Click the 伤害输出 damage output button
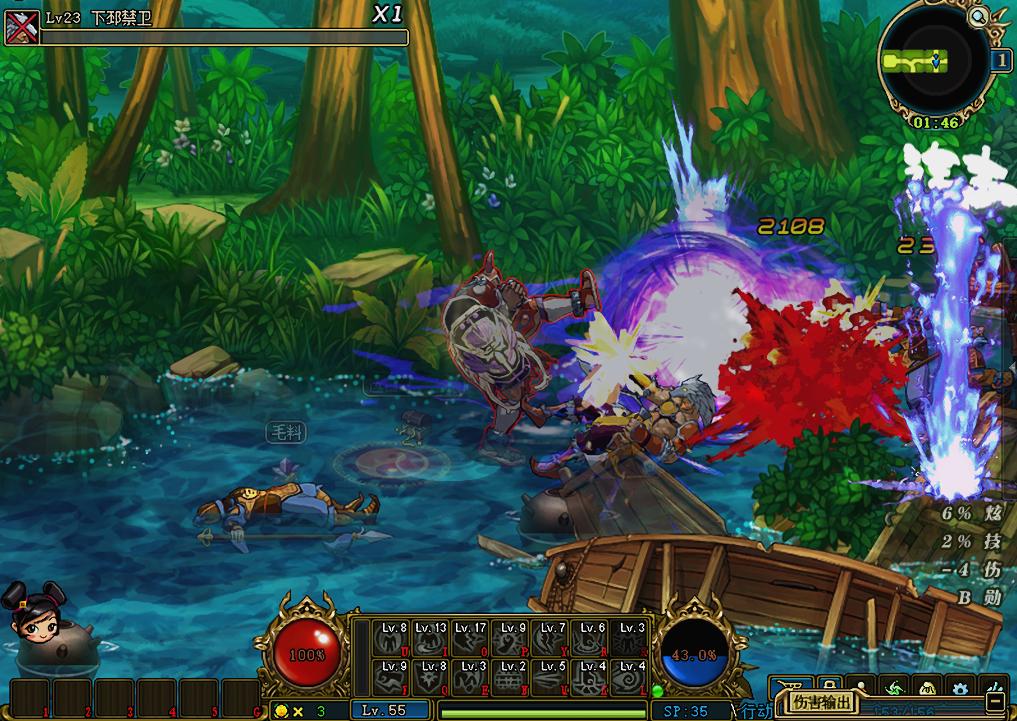The image size is (1017, 721). [x=823, y=703]
